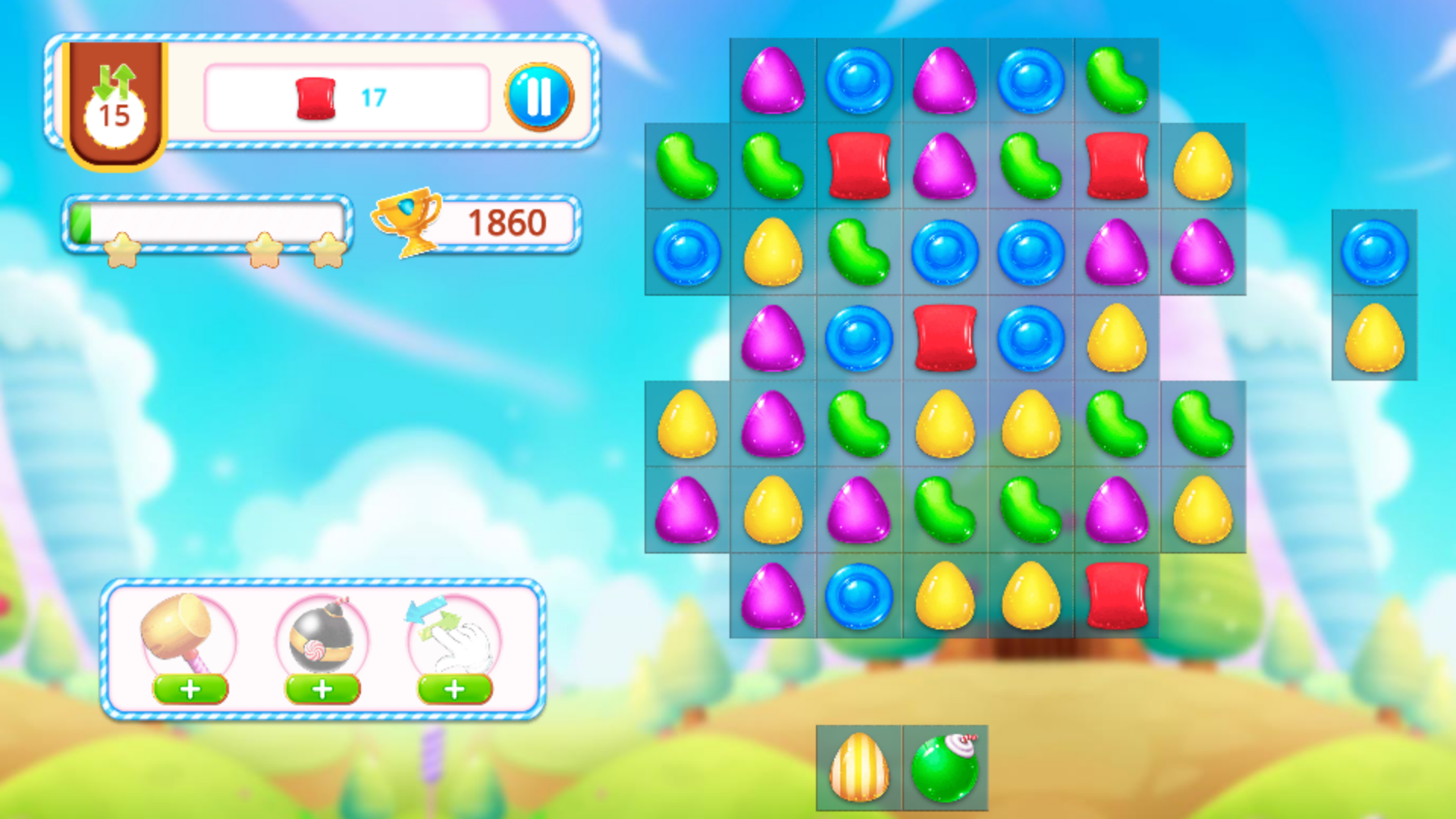Click the plus button under the bomb

point(321,691)
